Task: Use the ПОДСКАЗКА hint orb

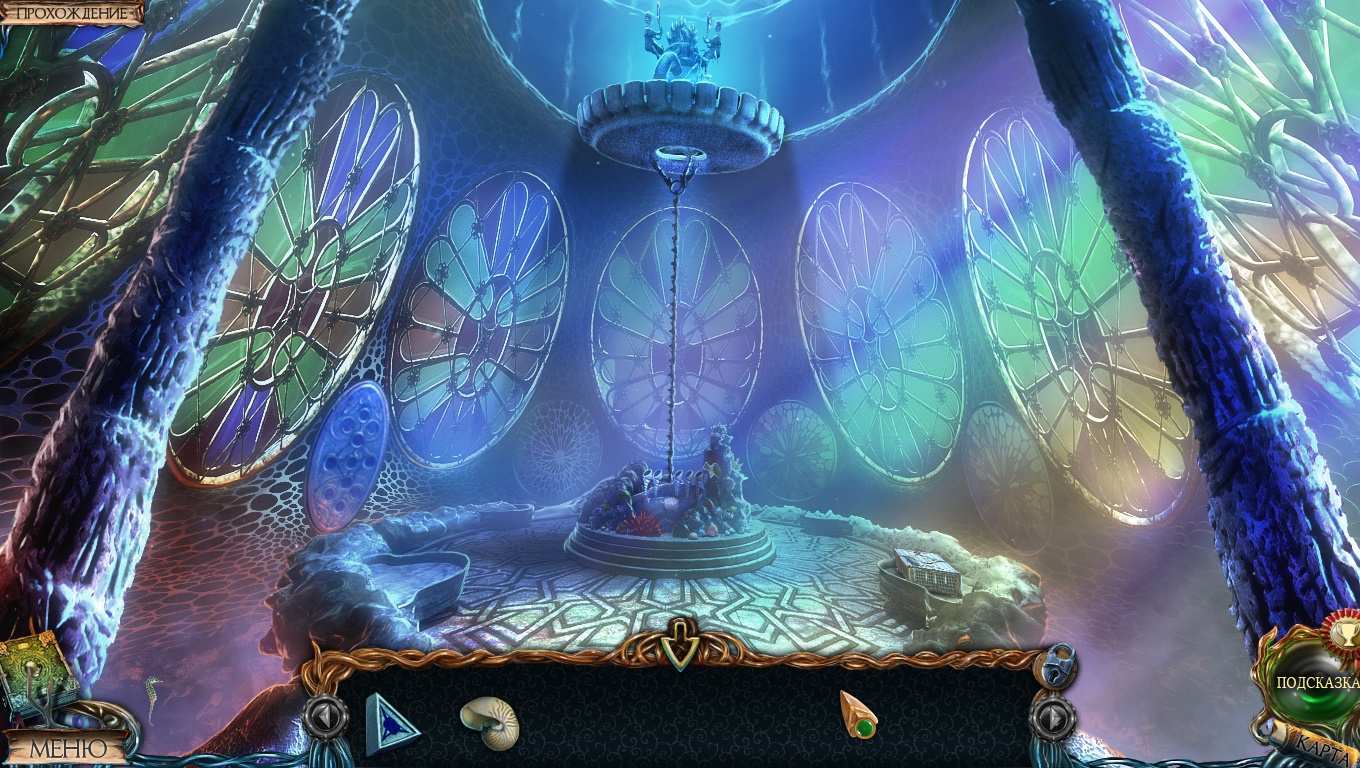Action: [1318, 682]
